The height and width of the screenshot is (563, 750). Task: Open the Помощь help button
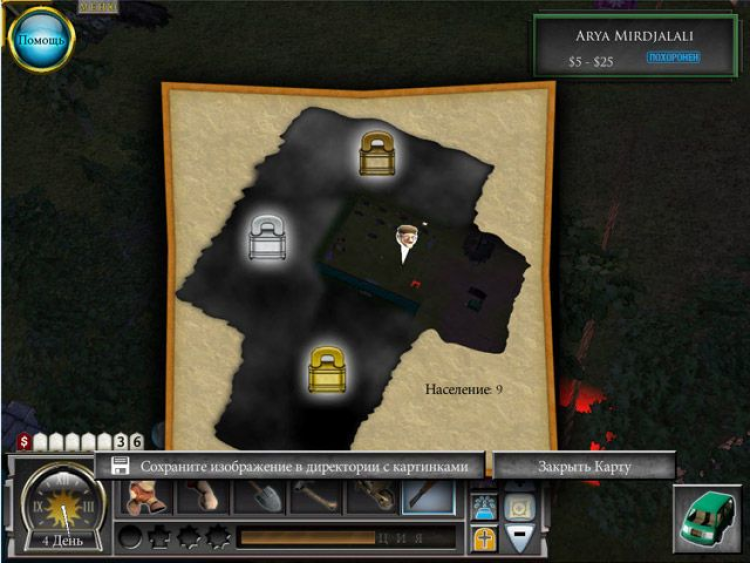(41, 40)
